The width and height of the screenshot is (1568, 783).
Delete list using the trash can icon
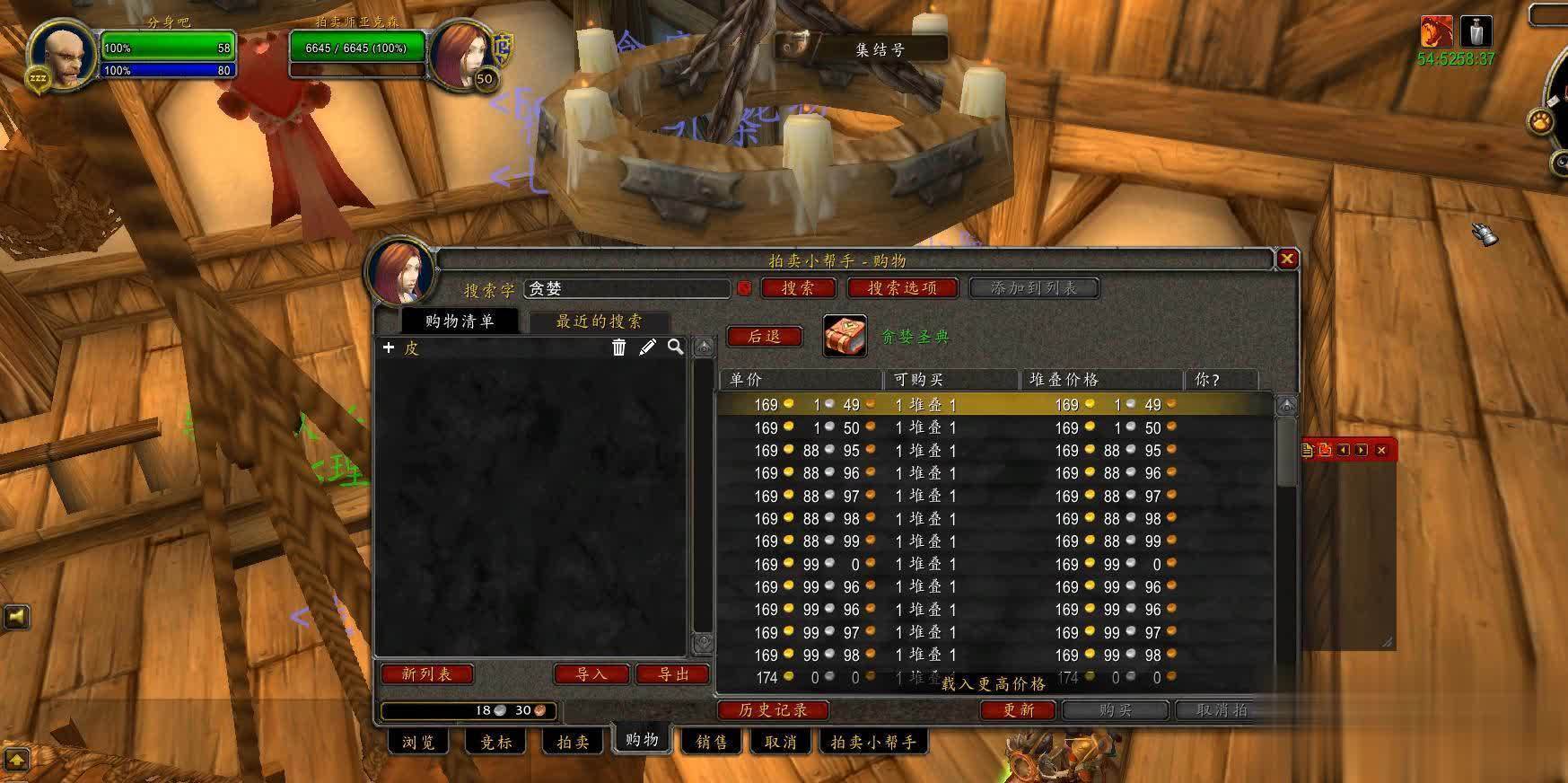tap(618, 348)
